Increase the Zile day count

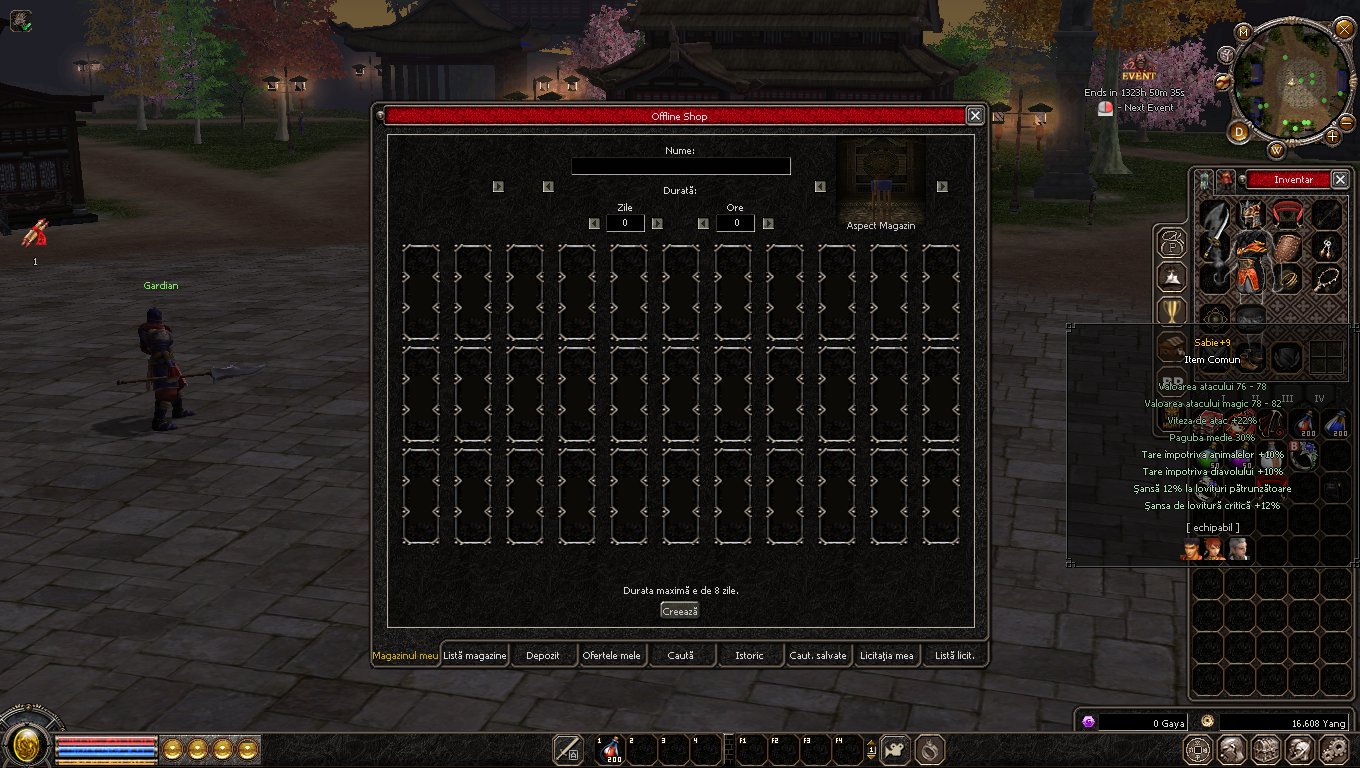point(657,223)
